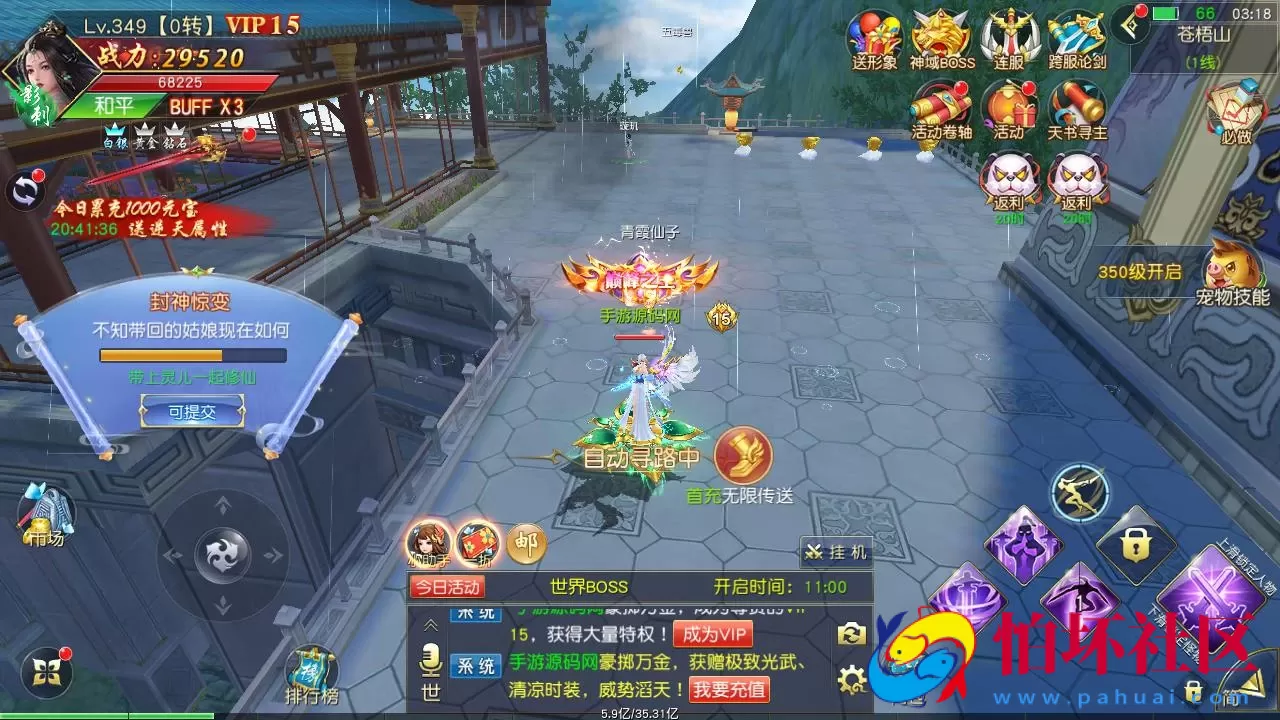Open the 市场 market icon
1280x720 pixels.
[x=48, y=515]
